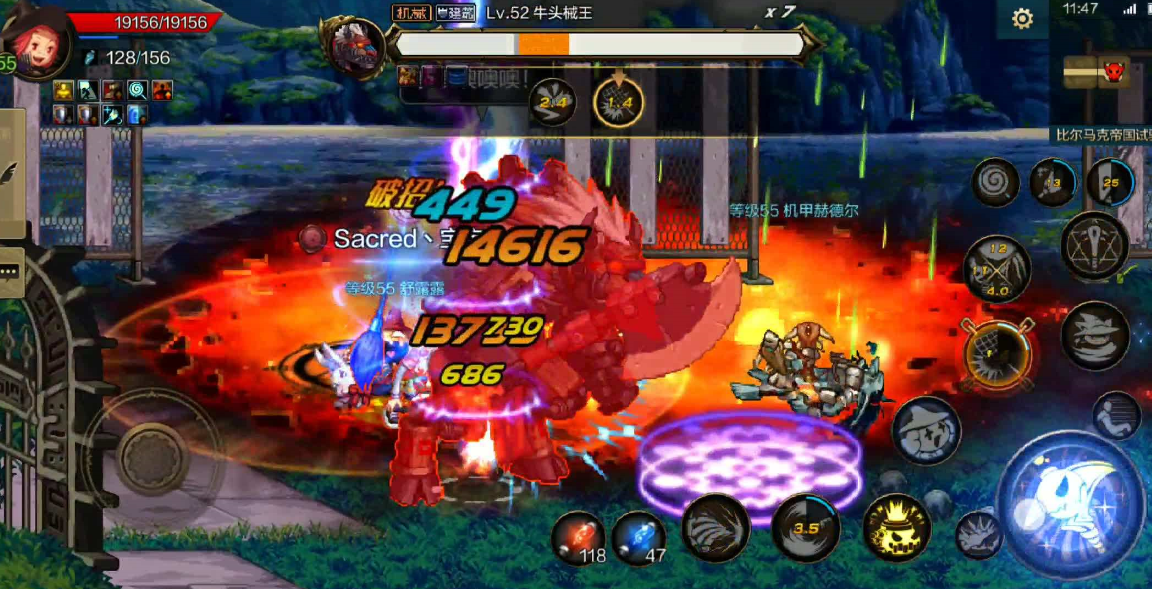Cast the pentagram circle skill
Viewport: 1152px width, 589px height.
point(1095,245)
